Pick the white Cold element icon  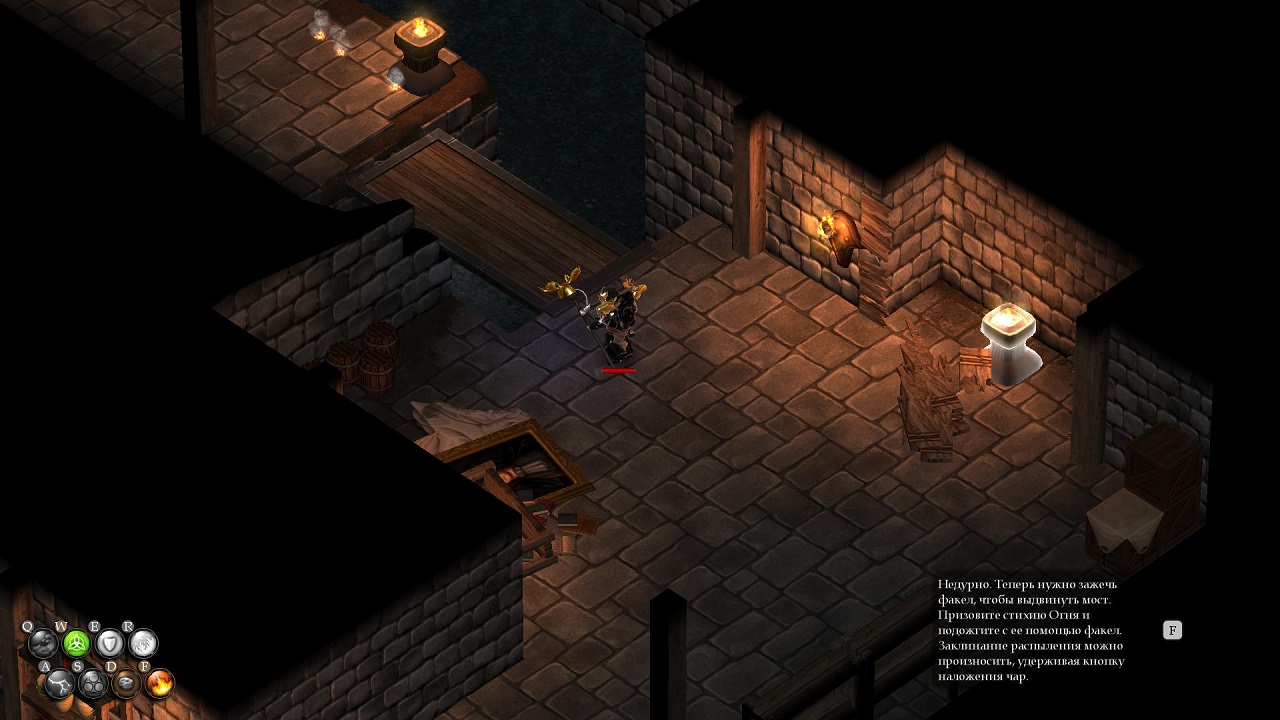pyautogui.click(x=143, y=643)
